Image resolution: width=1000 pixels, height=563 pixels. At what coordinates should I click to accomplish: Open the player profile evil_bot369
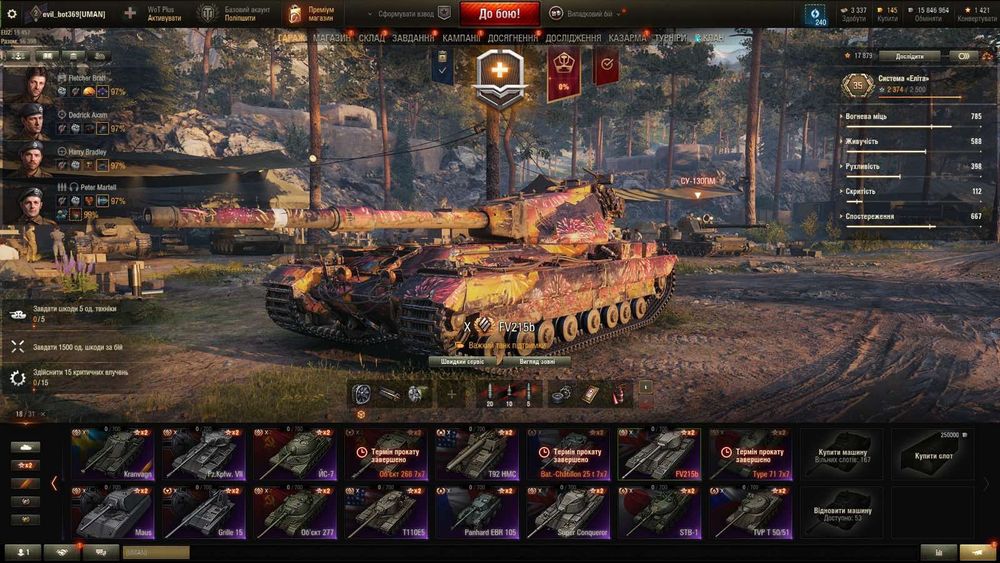[66, 14]
